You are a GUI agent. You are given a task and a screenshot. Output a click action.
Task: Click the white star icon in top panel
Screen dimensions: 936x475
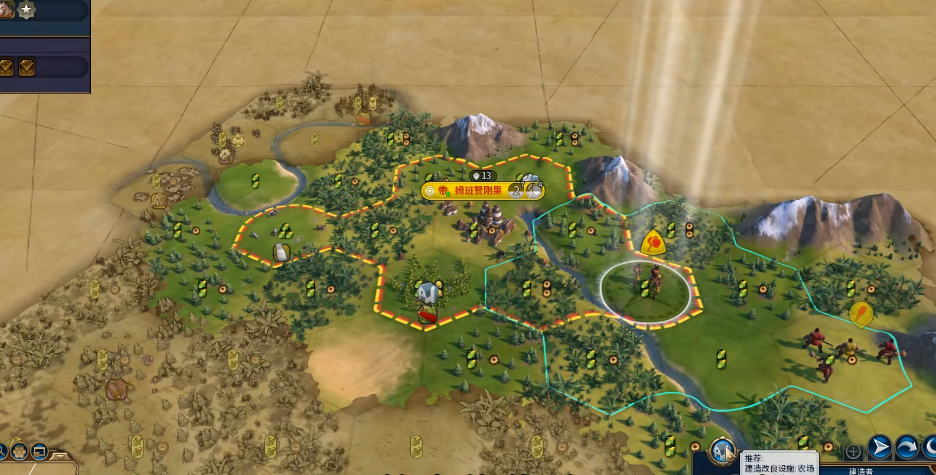(26, 10)
